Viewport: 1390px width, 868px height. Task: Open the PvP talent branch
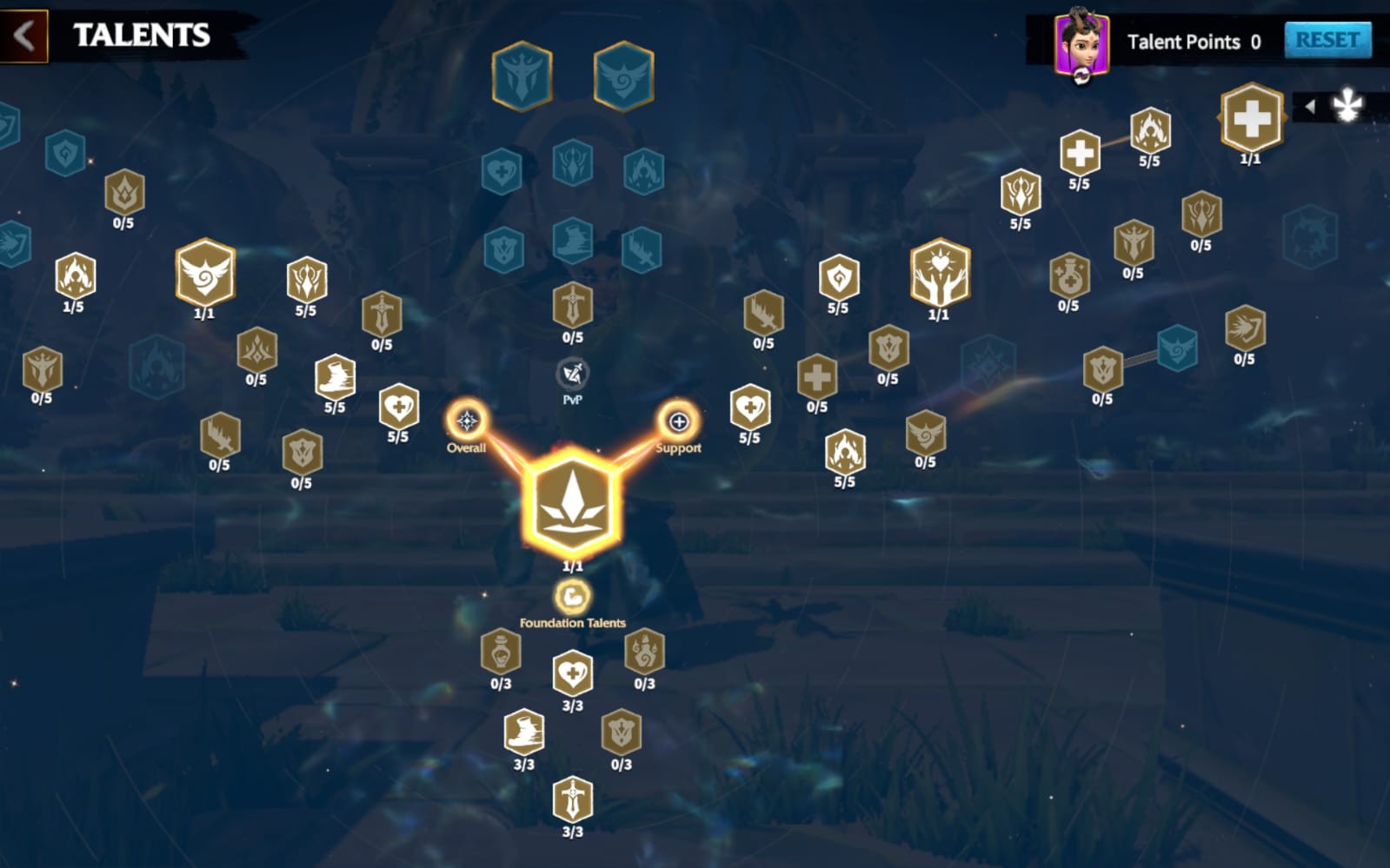coord(572,374)
